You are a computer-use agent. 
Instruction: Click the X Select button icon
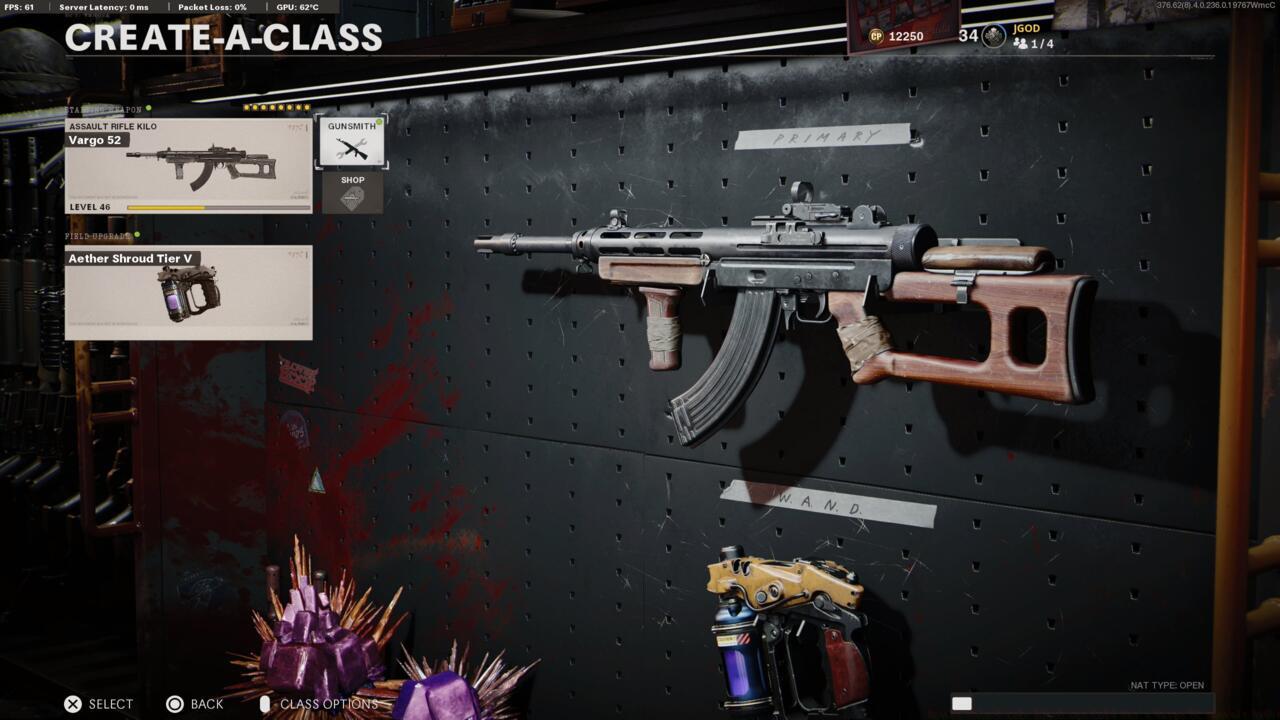(72, 703)
